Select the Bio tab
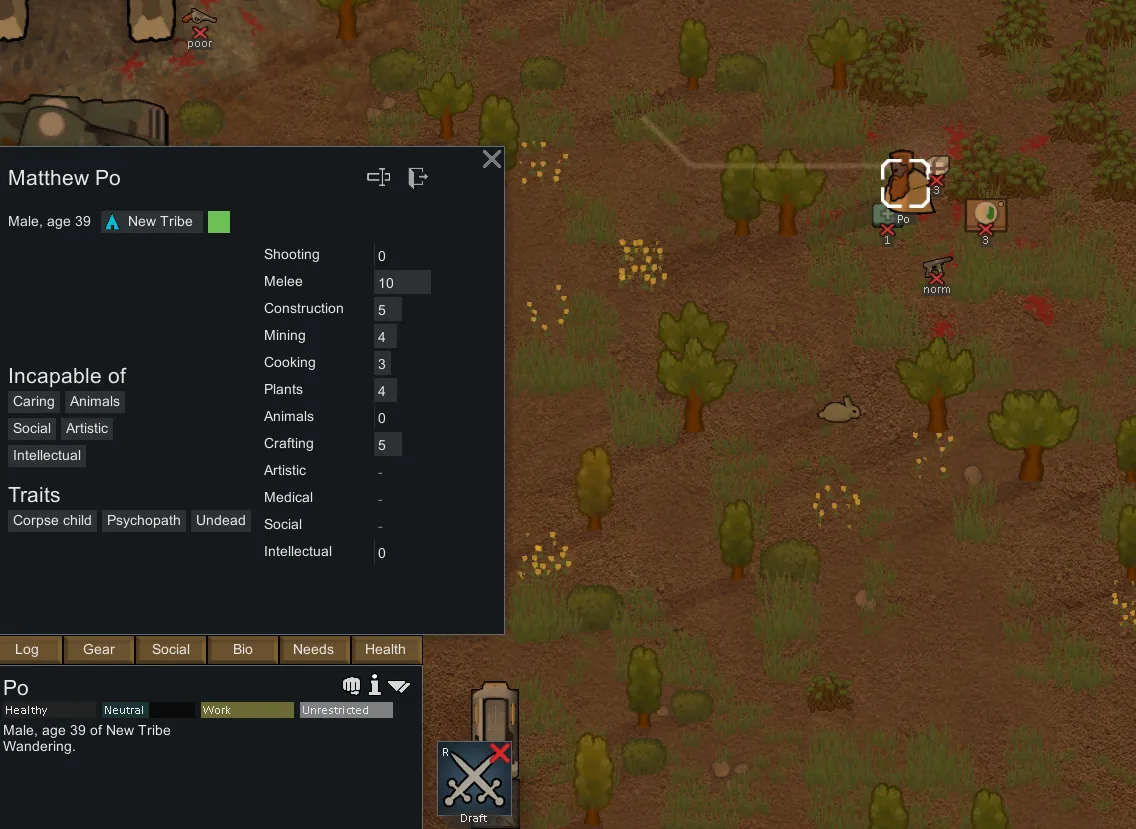This screenshot has width=1136, height=829. 243,649
